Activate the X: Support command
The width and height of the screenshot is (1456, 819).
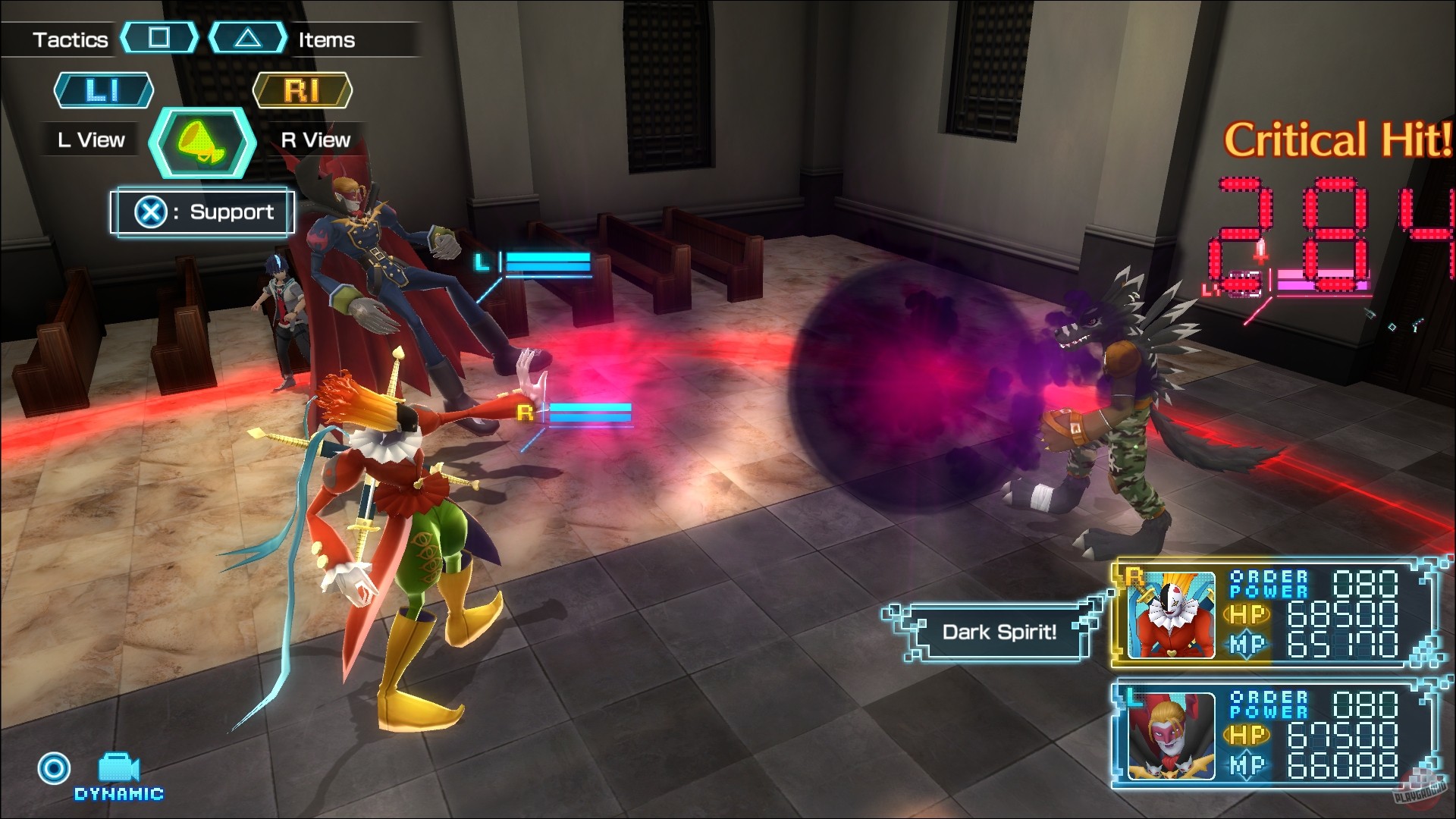click(x=201, y=212)
